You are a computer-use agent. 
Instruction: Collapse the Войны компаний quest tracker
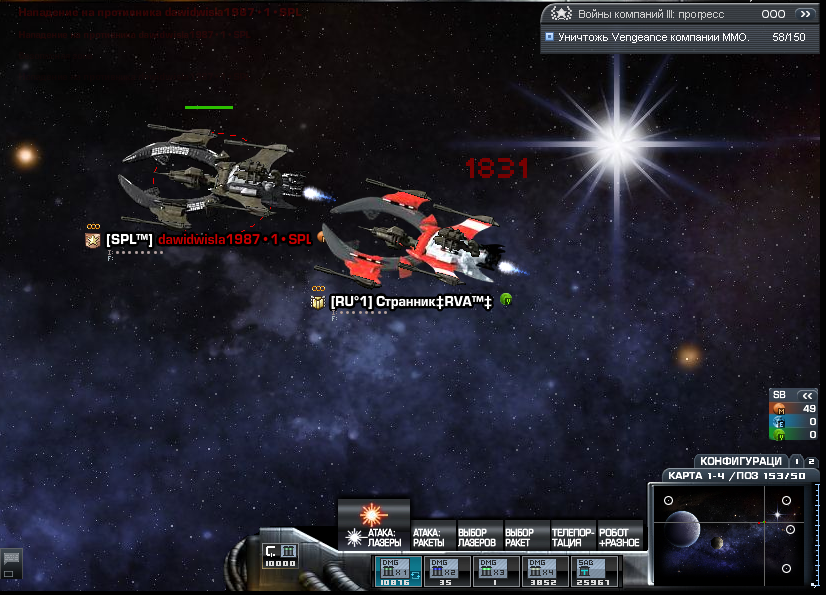804,15
